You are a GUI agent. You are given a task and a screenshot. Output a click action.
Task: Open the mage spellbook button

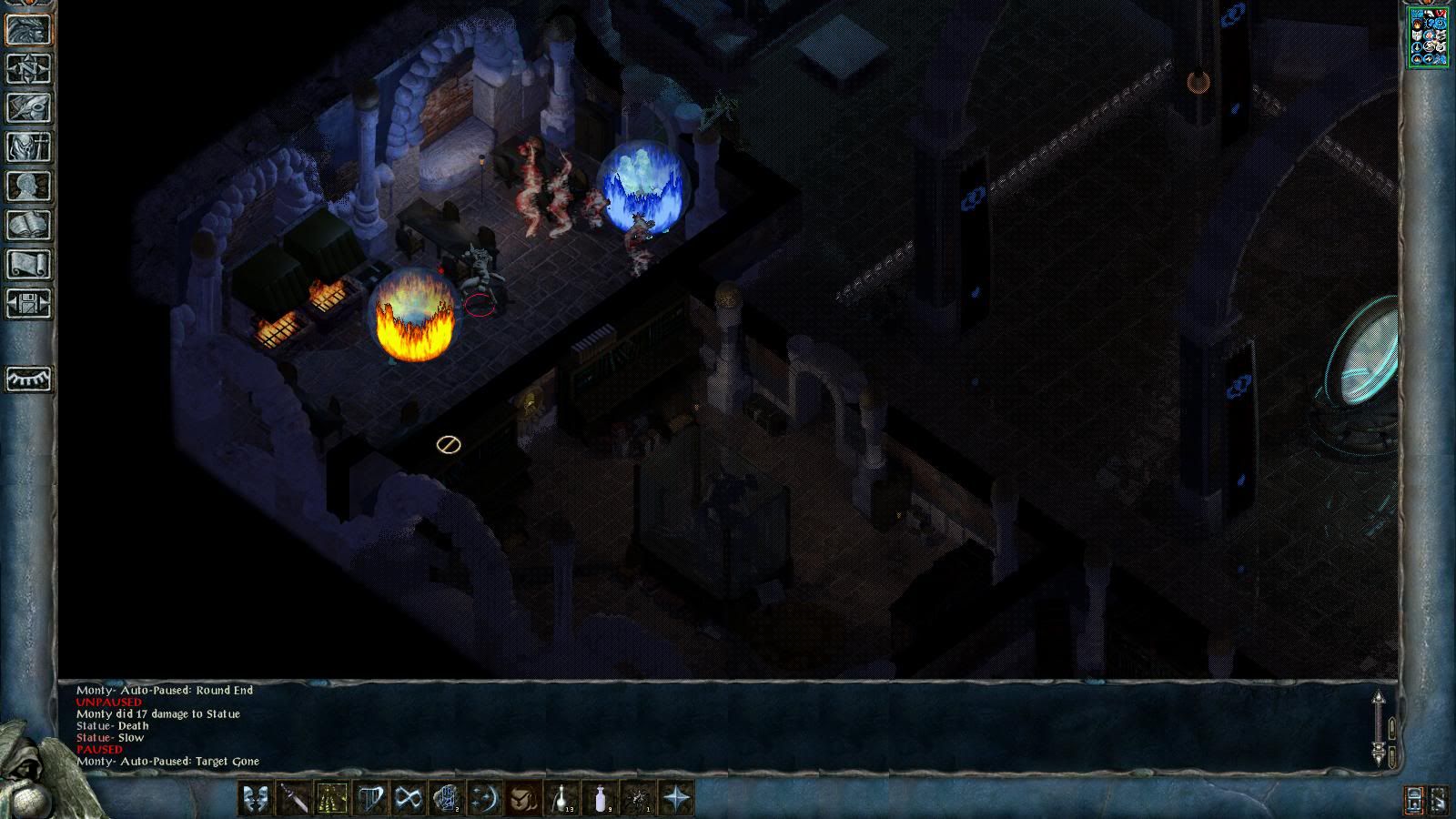pyautogui.click(x=28, y=225)
